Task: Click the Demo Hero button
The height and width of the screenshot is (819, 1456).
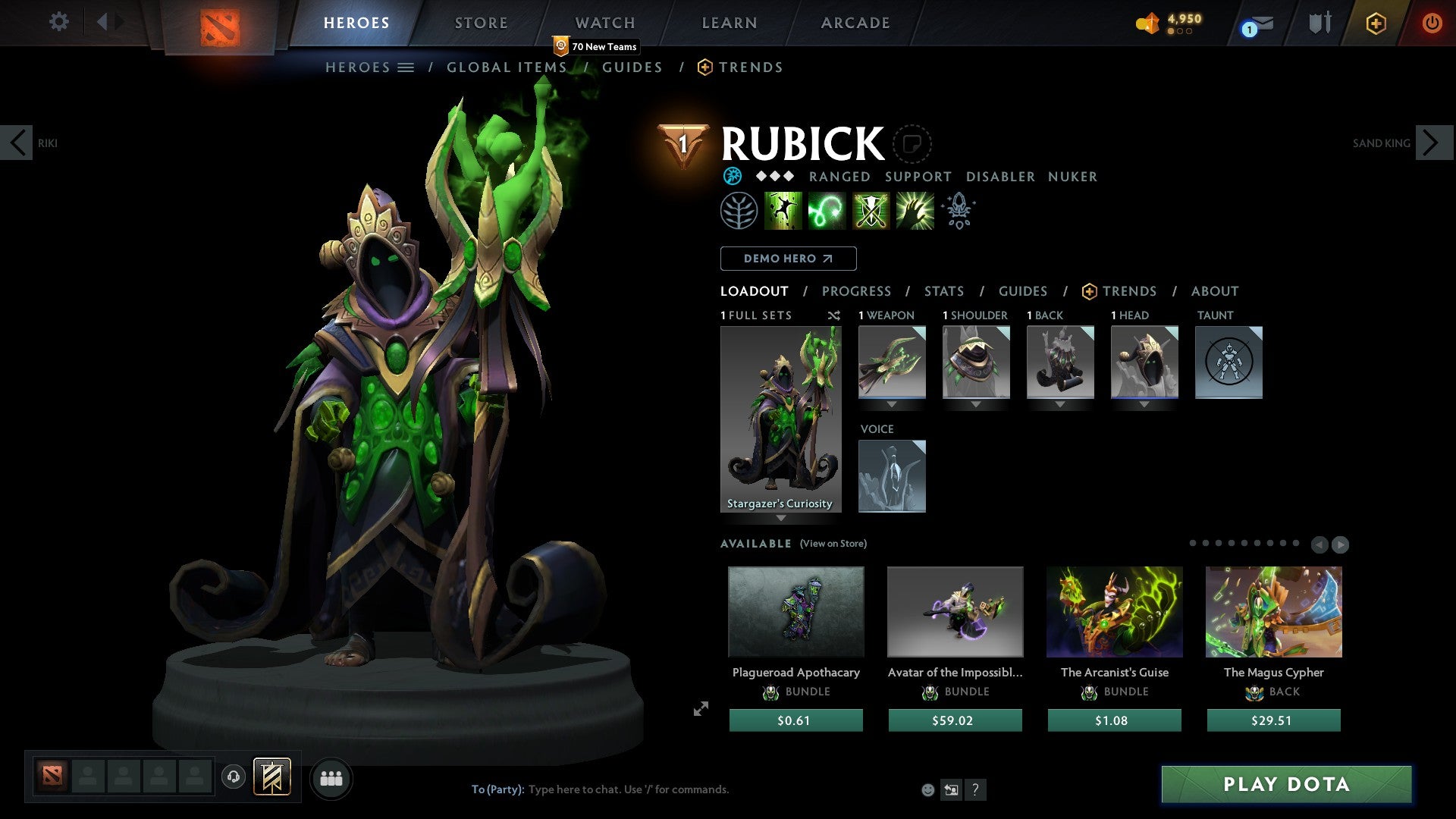Action: tap(788, 258)
